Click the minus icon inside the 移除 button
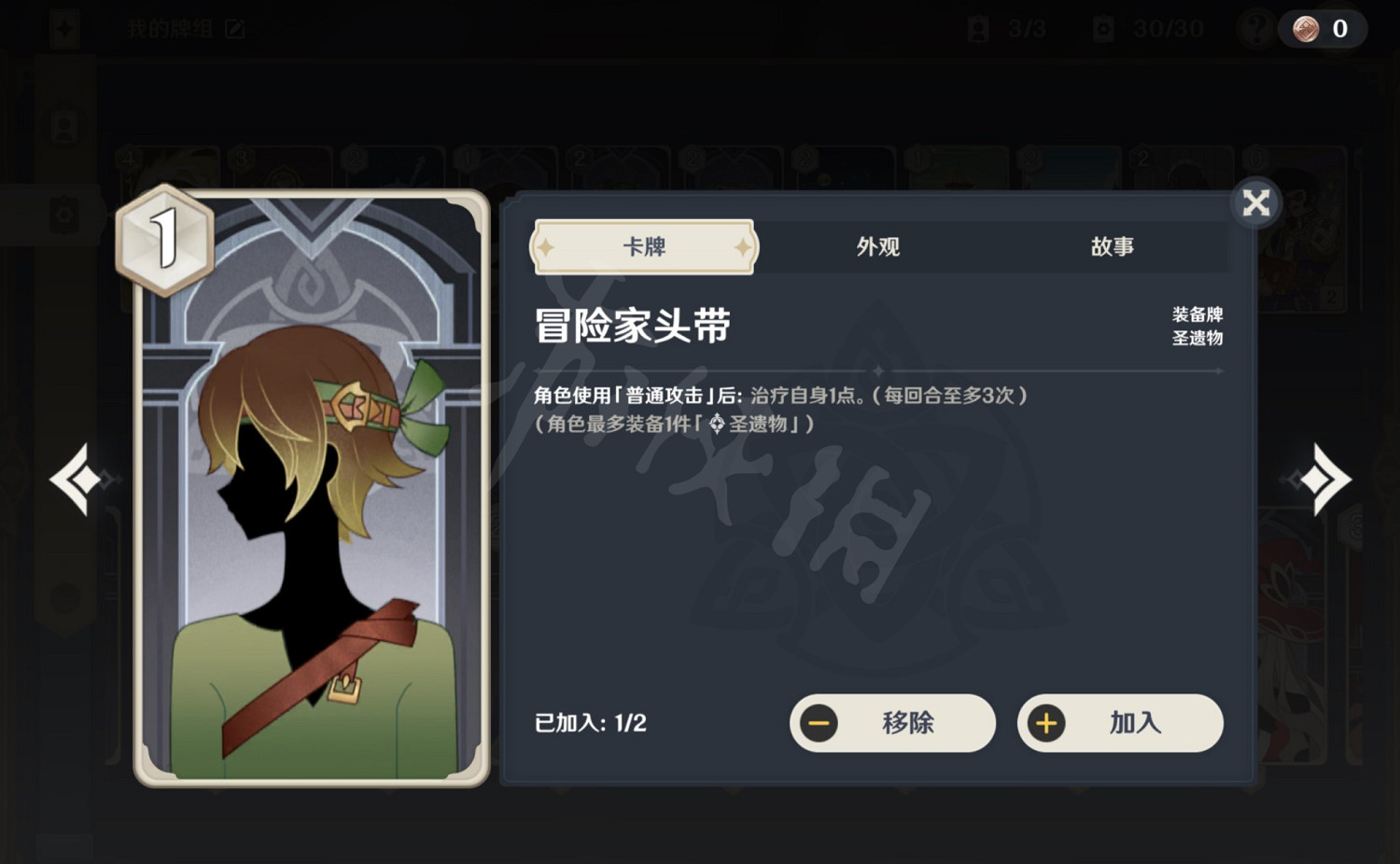 (x=819, y=723)
